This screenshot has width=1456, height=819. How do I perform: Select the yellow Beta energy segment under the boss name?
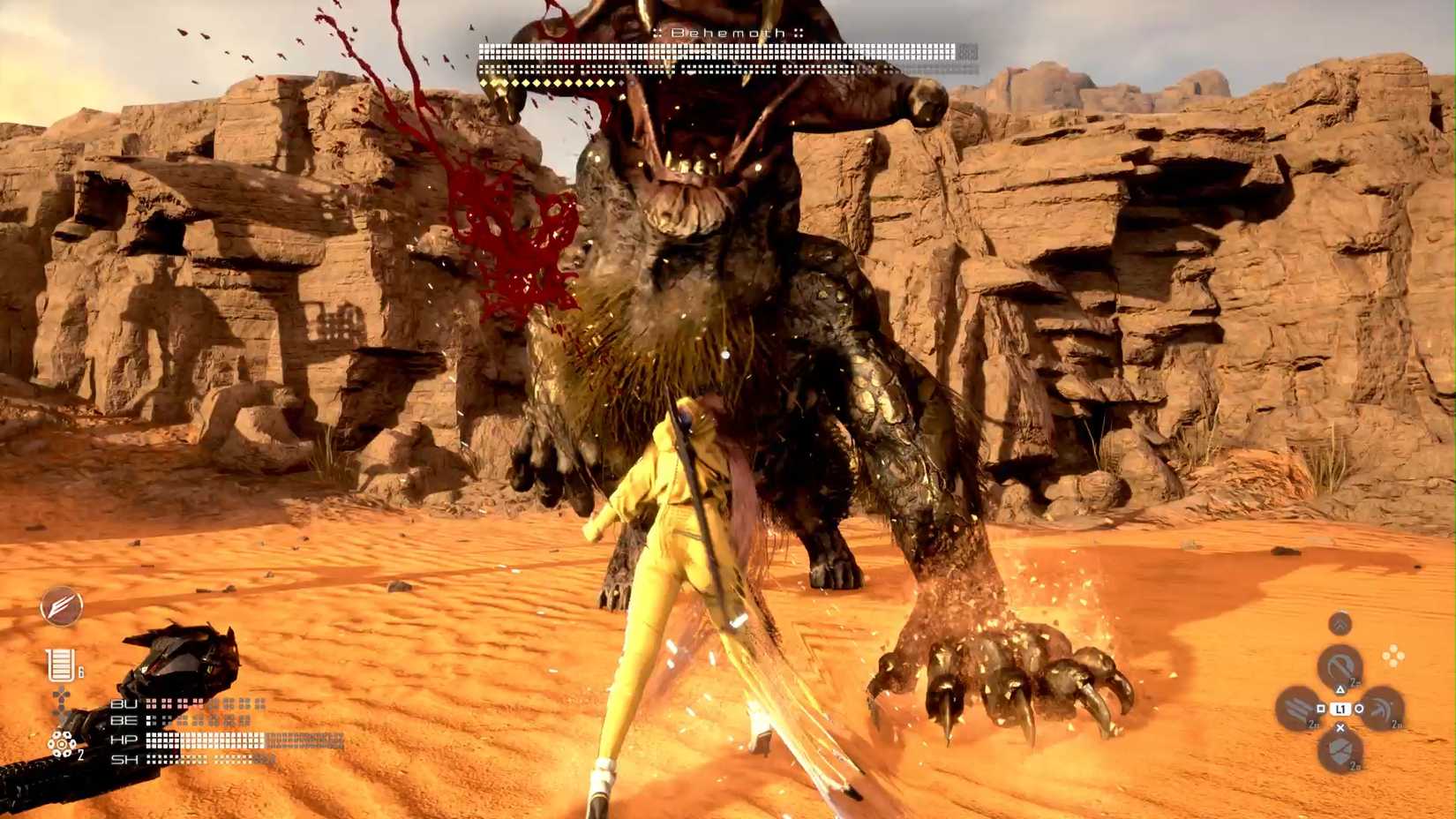click(547, 84)
